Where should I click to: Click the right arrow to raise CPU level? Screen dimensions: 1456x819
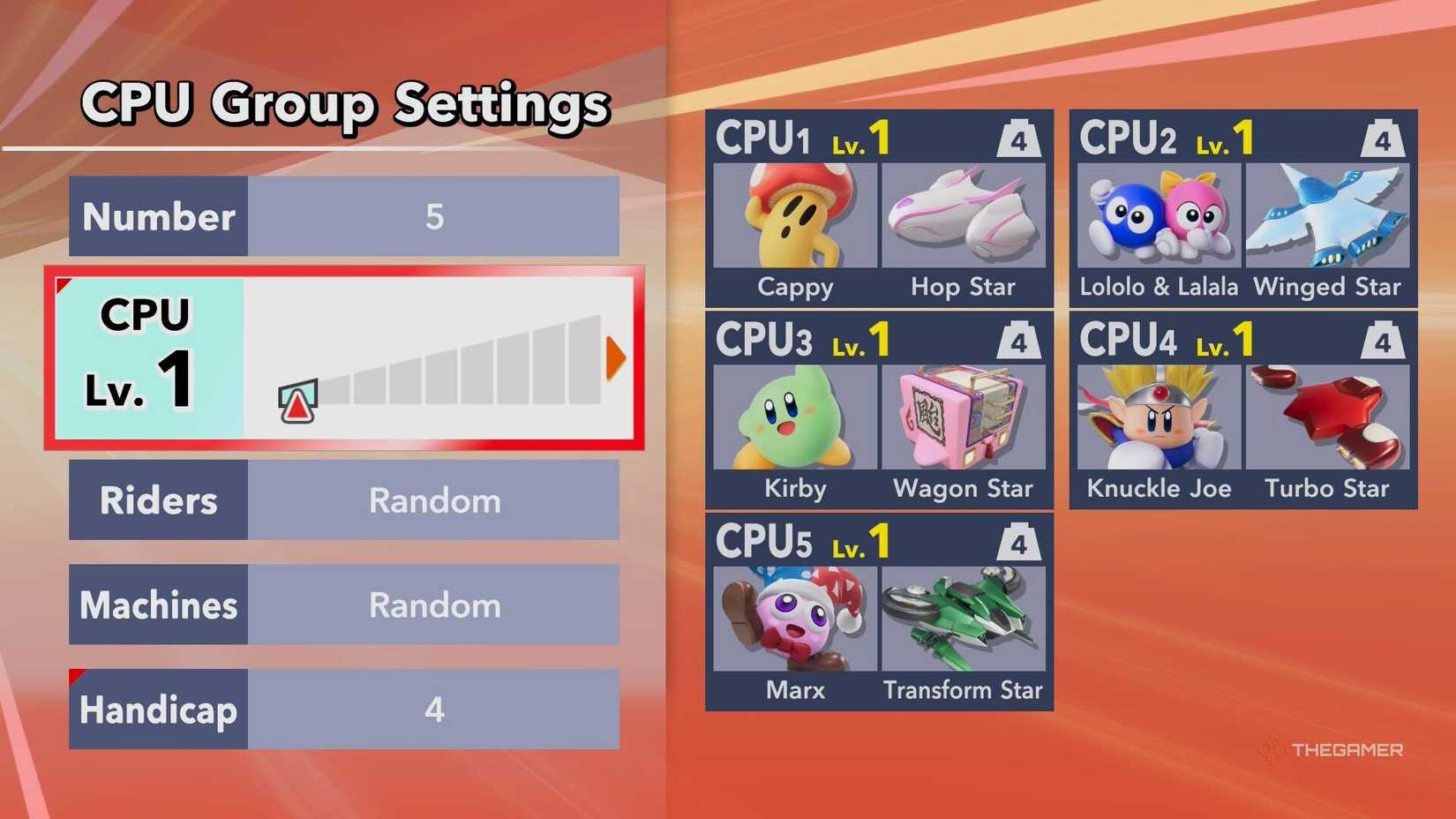(x=617, y=357)
